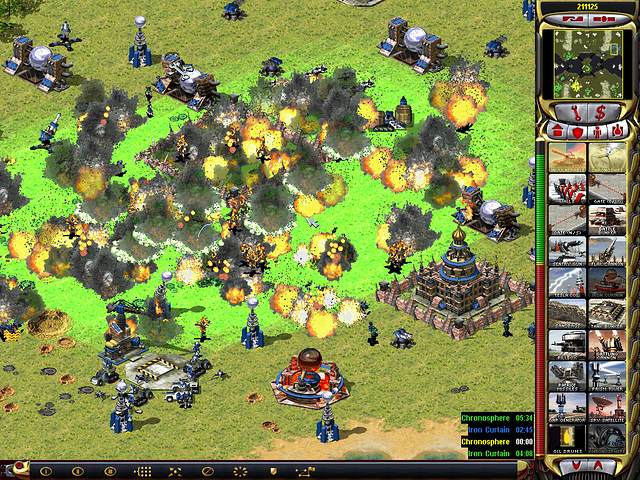This screenshot has width=640, height=480.
Task: Build a Spy Satellite
Action: 606,406
